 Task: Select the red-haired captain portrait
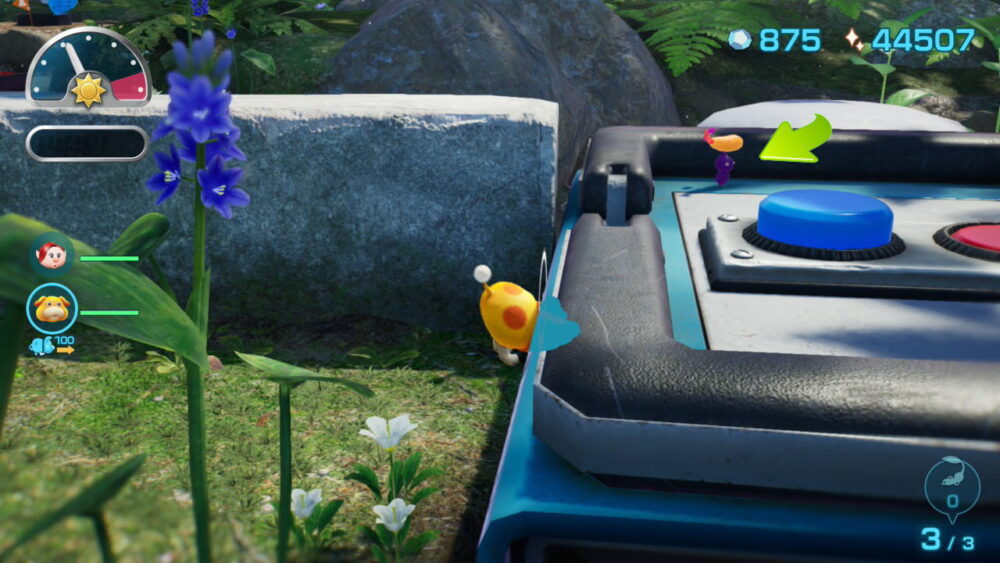[51, 257]
